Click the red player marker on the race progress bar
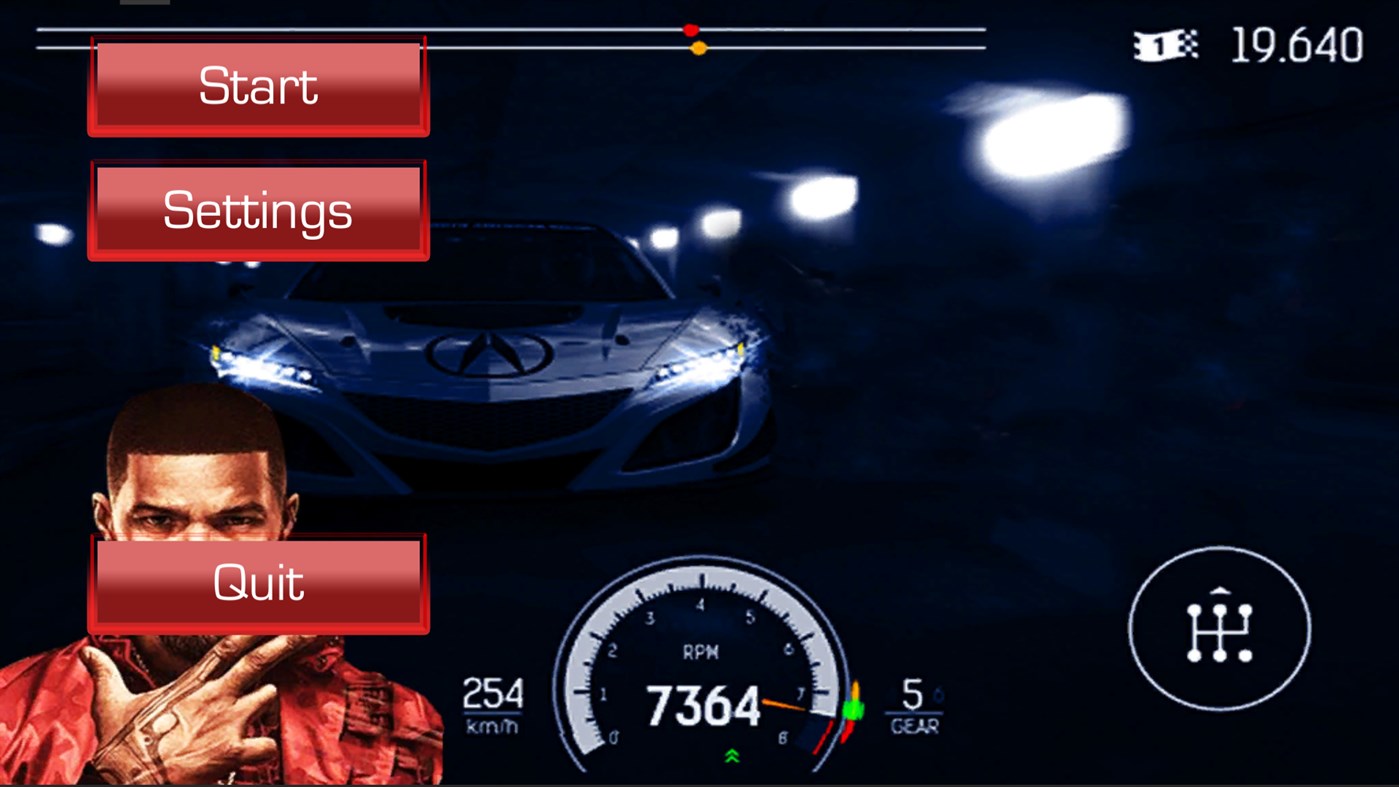1399x787 pixels. [x=691, y=30]
